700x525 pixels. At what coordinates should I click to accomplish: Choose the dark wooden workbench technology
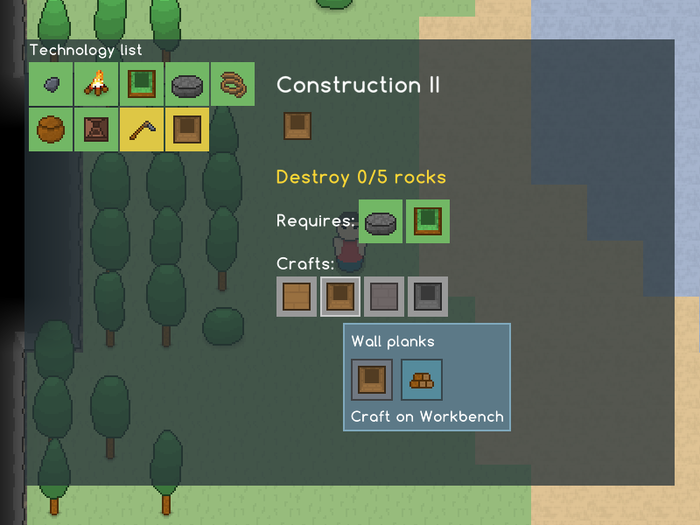click(x=97, y=129)
